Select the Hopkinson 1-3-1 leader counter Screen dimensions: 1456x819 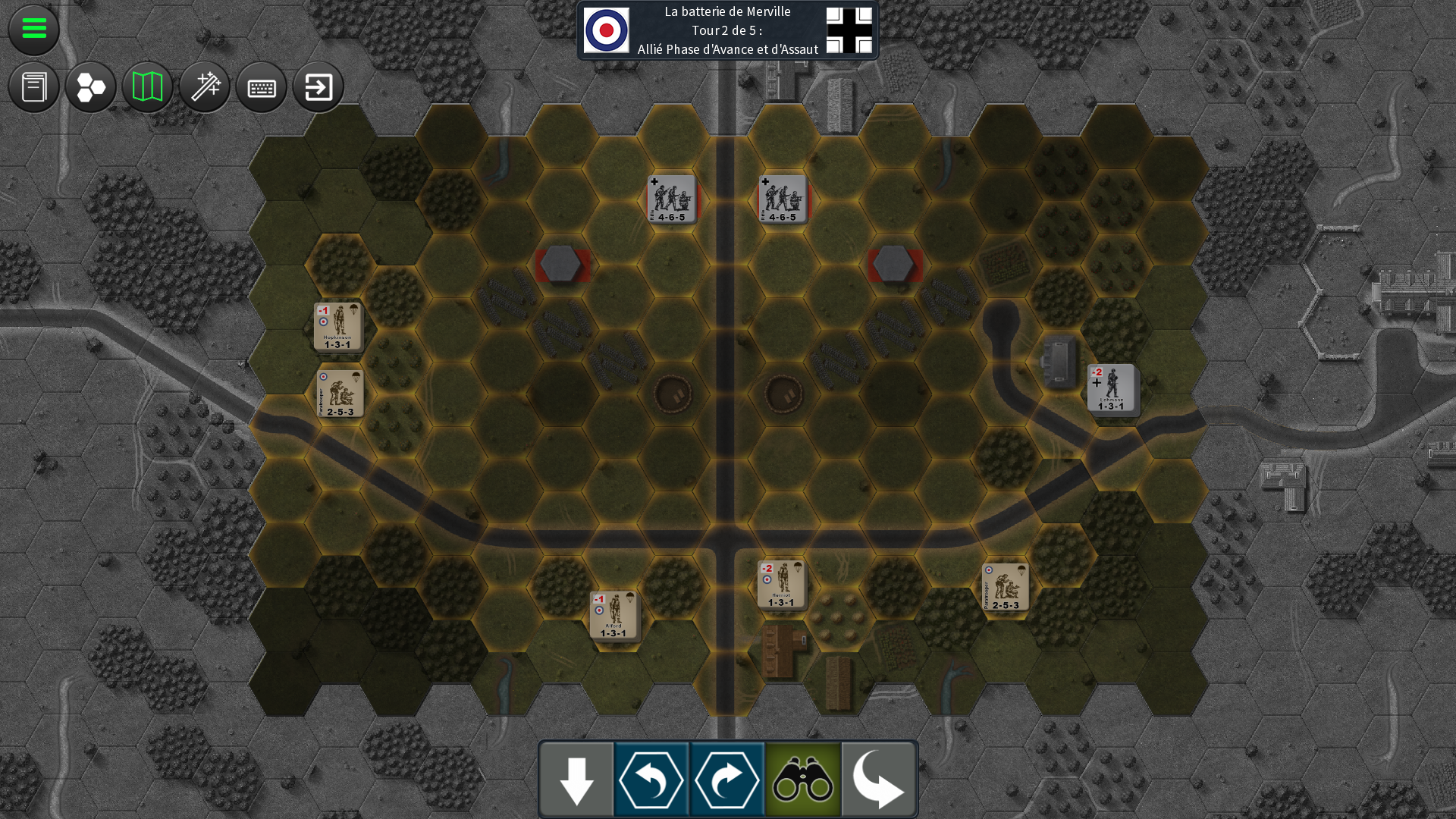tap(338, 327)
